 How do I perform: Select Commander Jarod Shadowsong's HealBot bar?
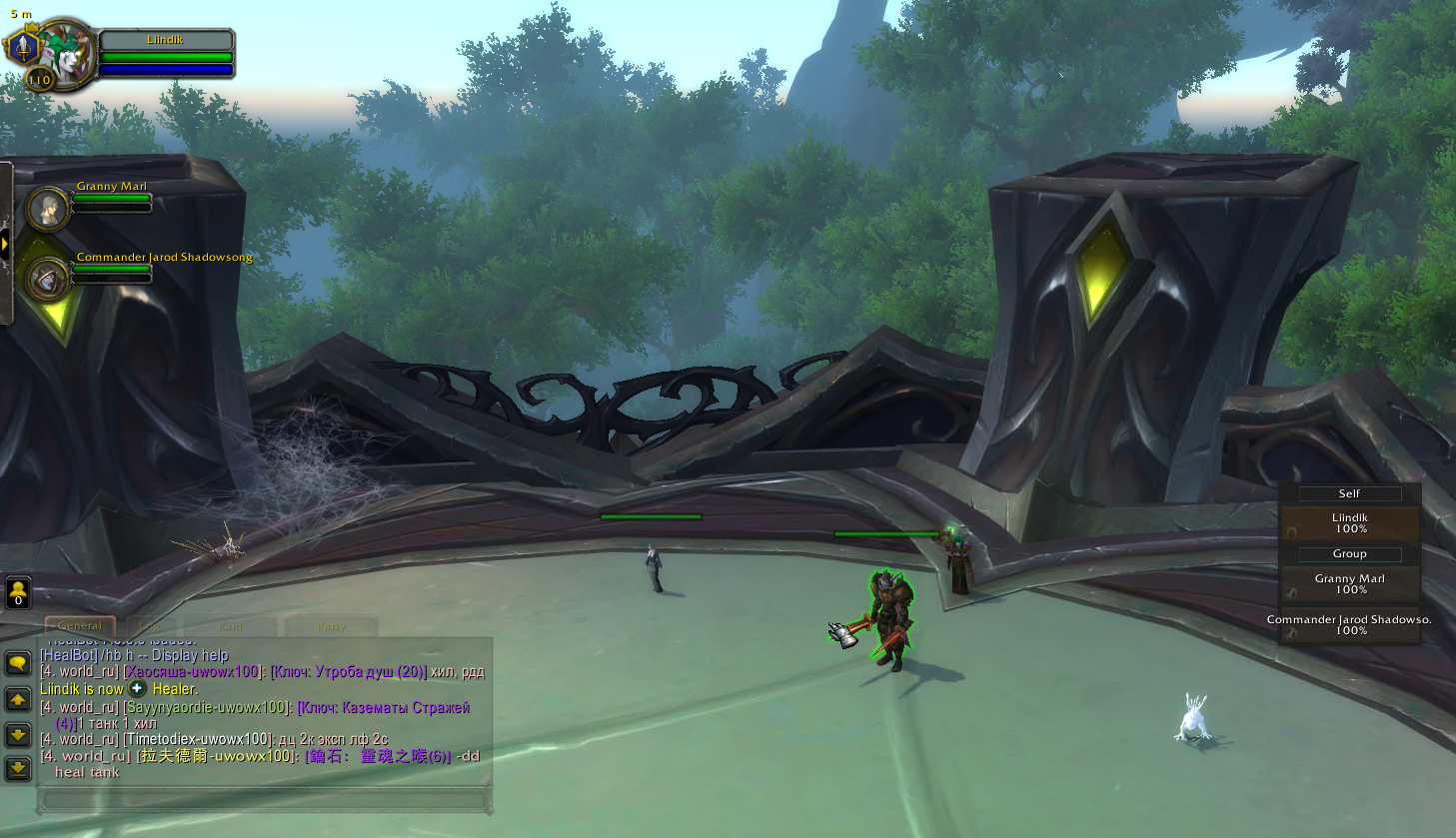pyautogui.click(x=1349, y=625)
